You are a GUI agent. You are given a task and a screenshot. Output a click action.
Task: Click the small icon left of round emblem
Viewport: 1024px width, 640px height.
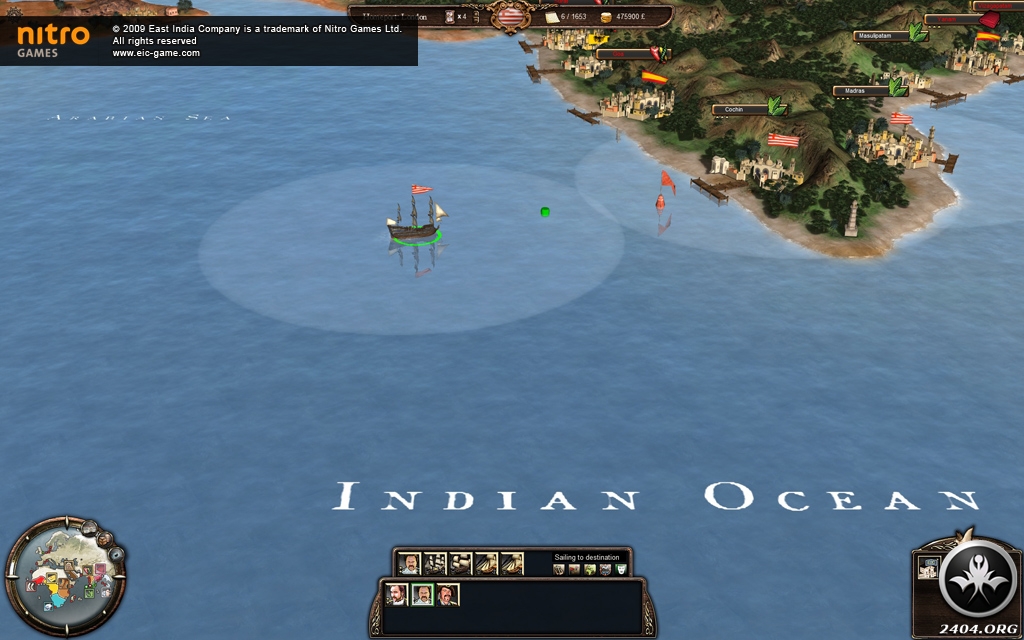tap(928, 567)
